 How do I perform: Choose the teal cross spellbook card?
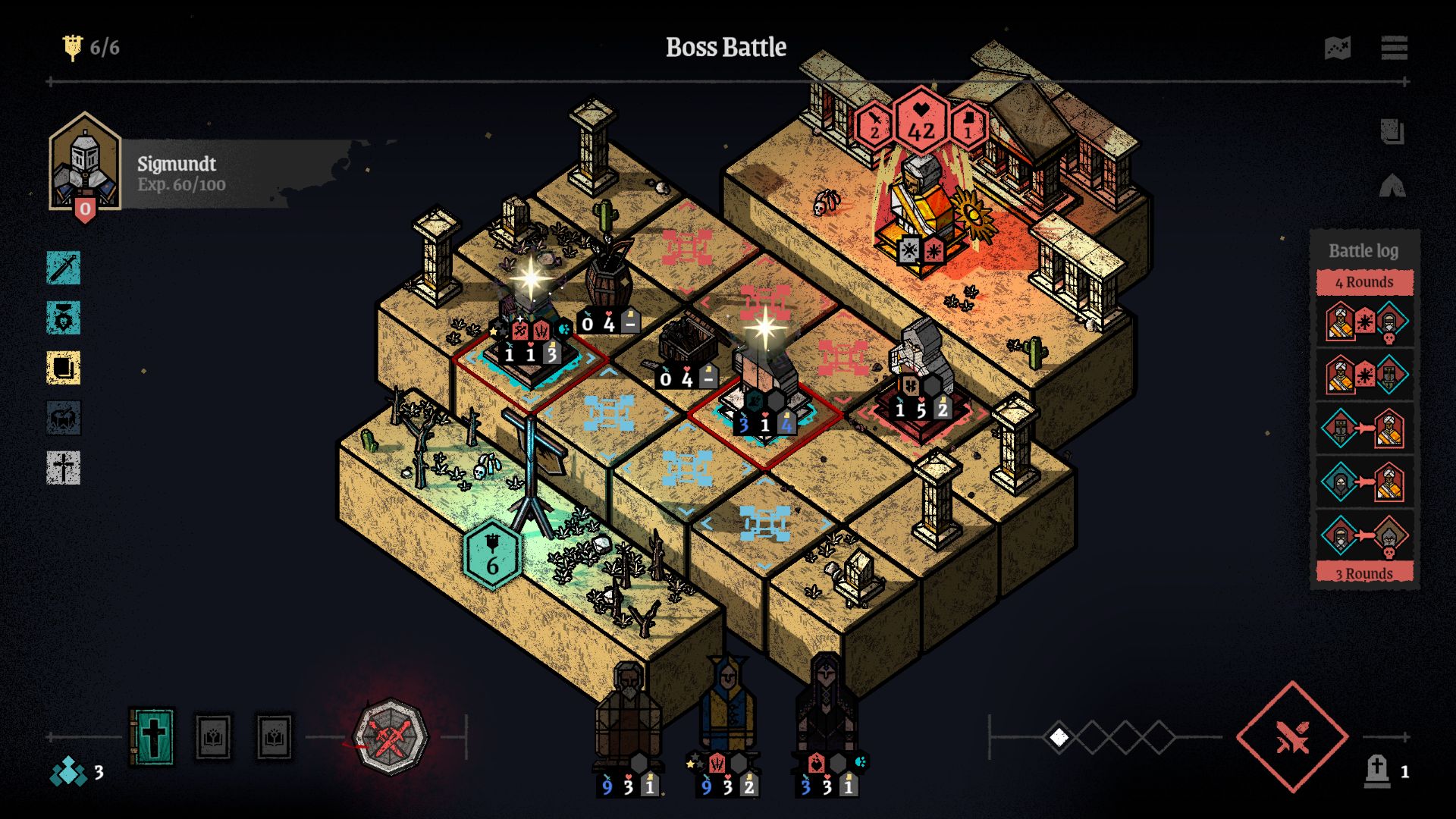152,736
